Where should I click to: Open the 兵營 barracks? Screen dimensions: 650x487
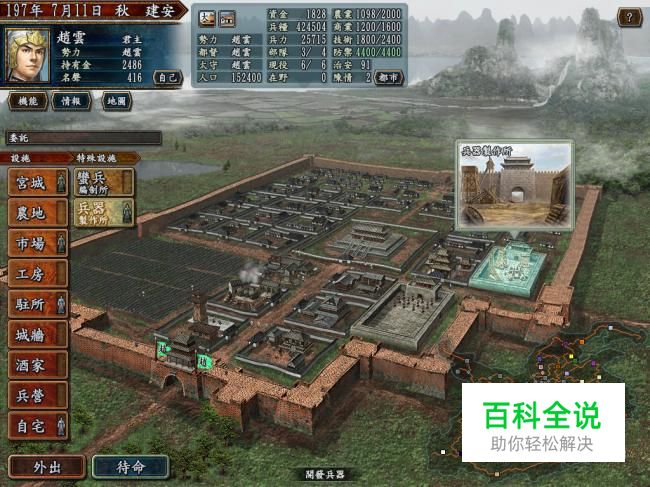[x=37, y=396]
